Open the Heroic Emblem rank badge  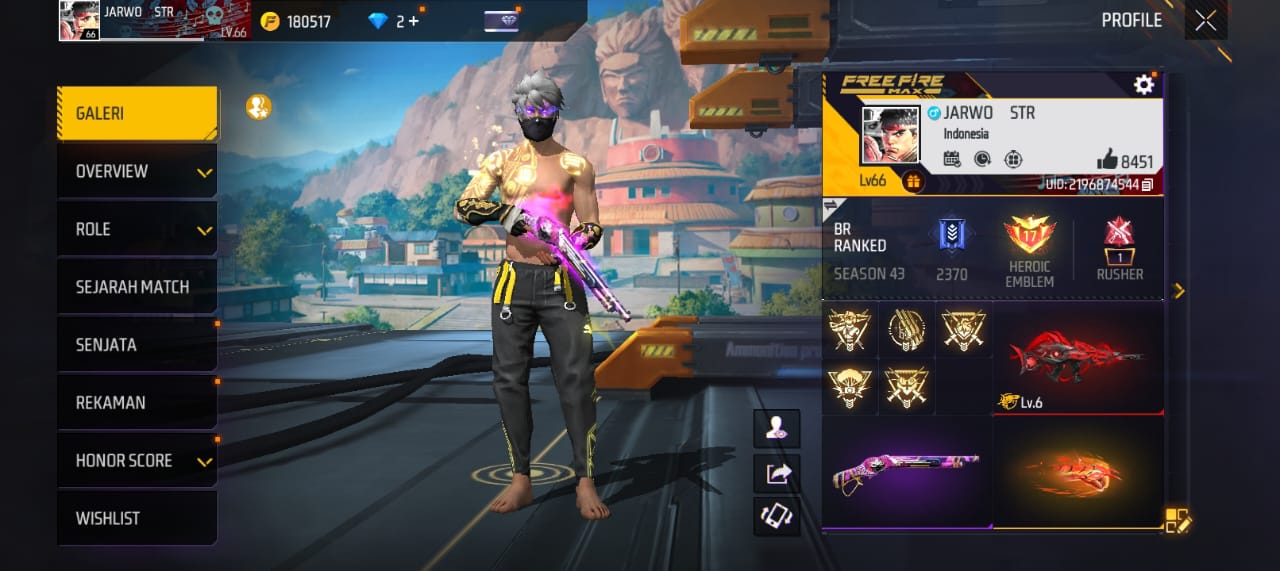(1029, 250)
